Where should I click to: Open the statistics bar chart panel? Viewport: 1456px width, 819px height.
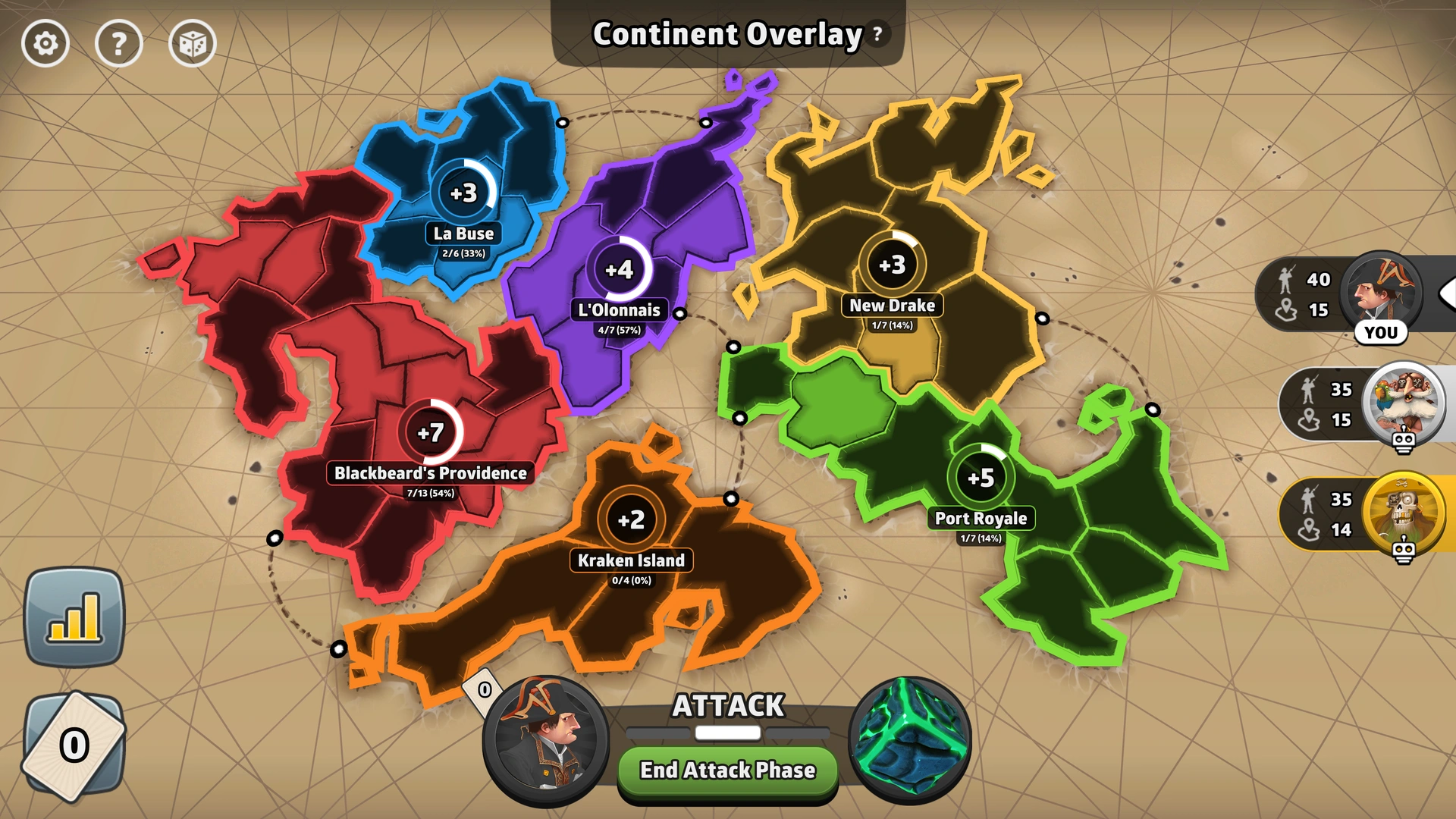[x=74, y=616]
